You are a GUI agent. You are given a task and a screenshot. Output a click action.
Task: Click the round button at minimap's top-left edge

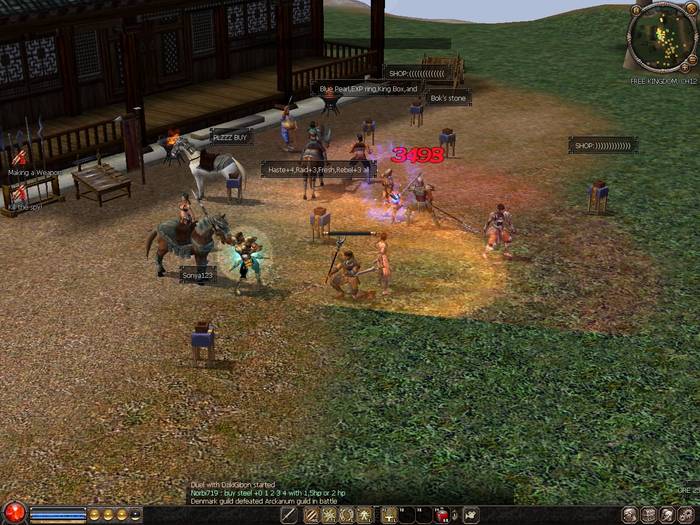(637, 12)
